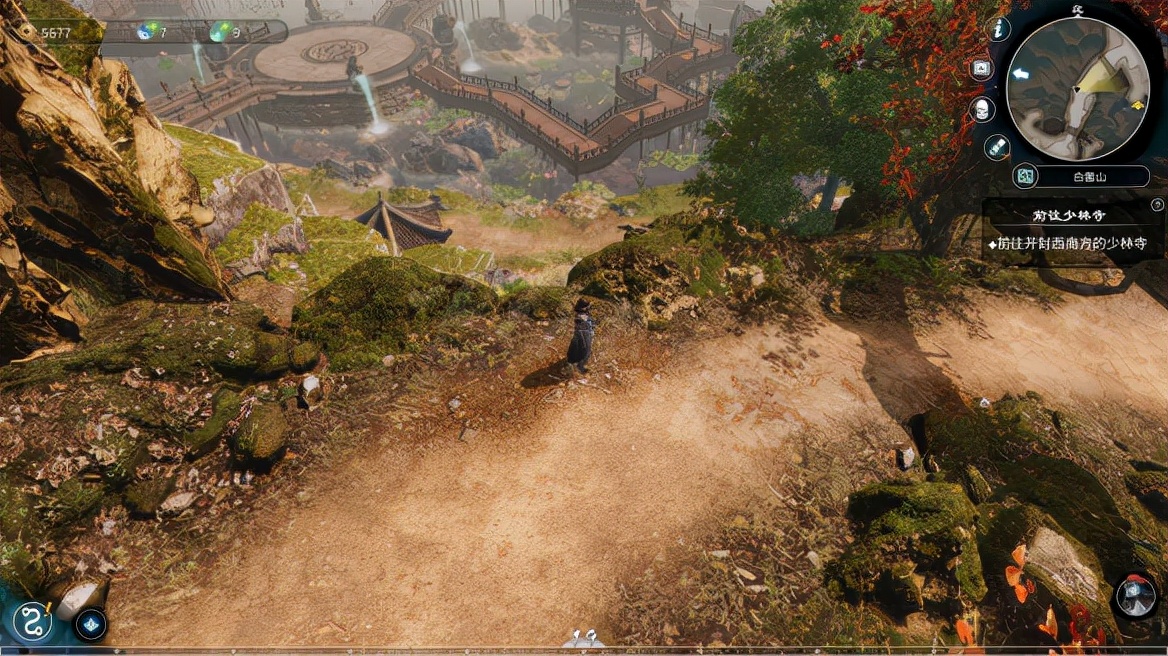Click the 白雹山 location name bar
This screenshot has height=656, width=1168.
tap(1093, 177)
